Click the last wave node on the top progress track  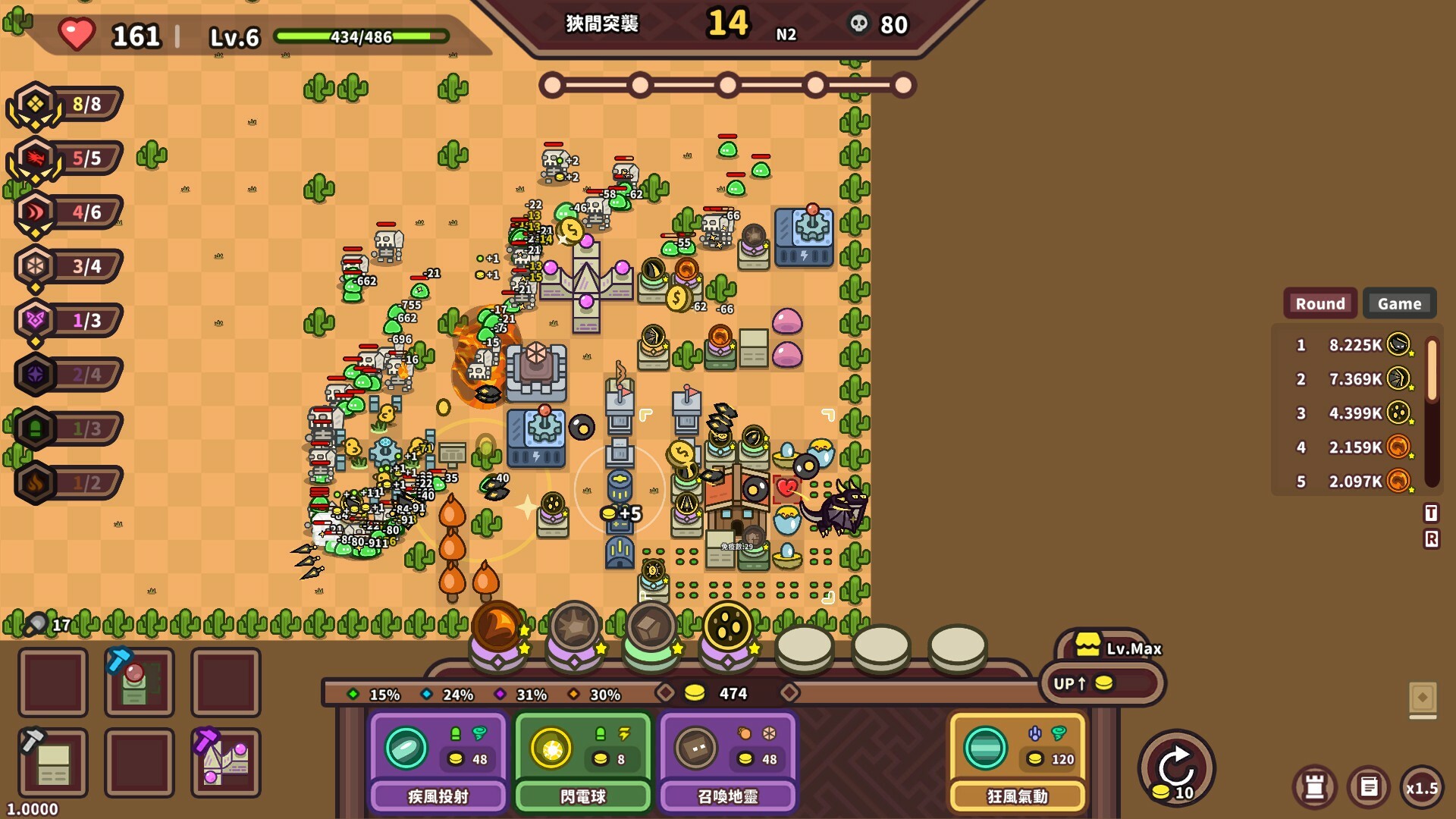[903, 85]
